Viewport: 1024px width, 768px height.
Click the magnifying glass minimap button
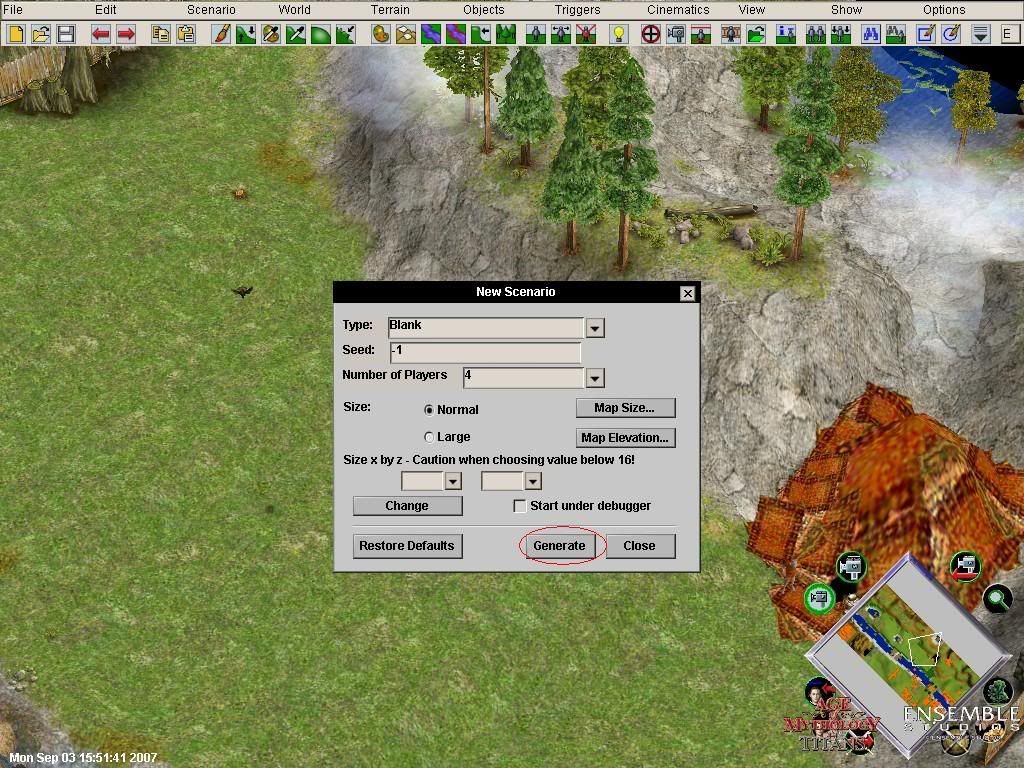point(997,599)
